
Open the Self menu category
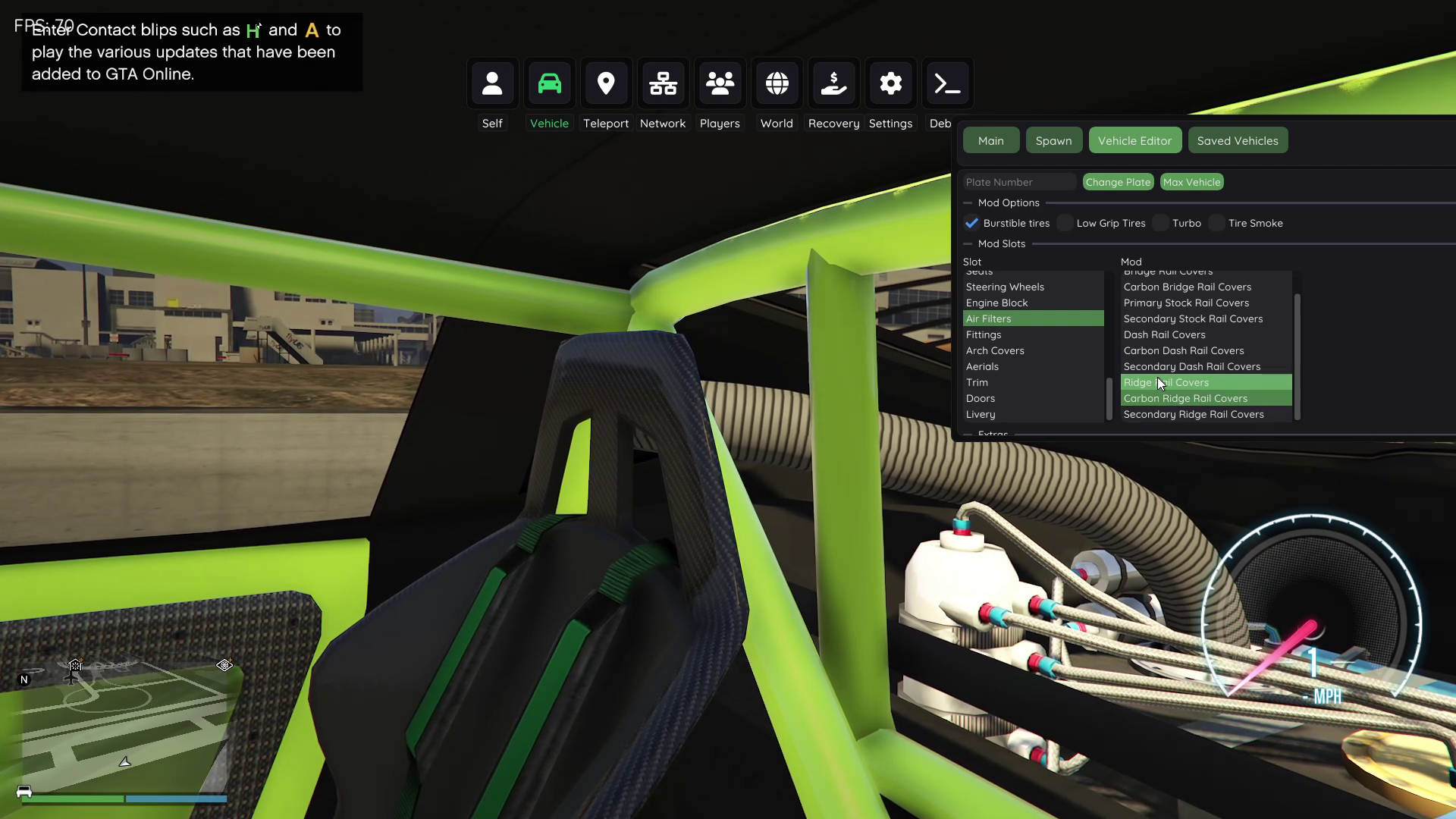click(492, 83)
